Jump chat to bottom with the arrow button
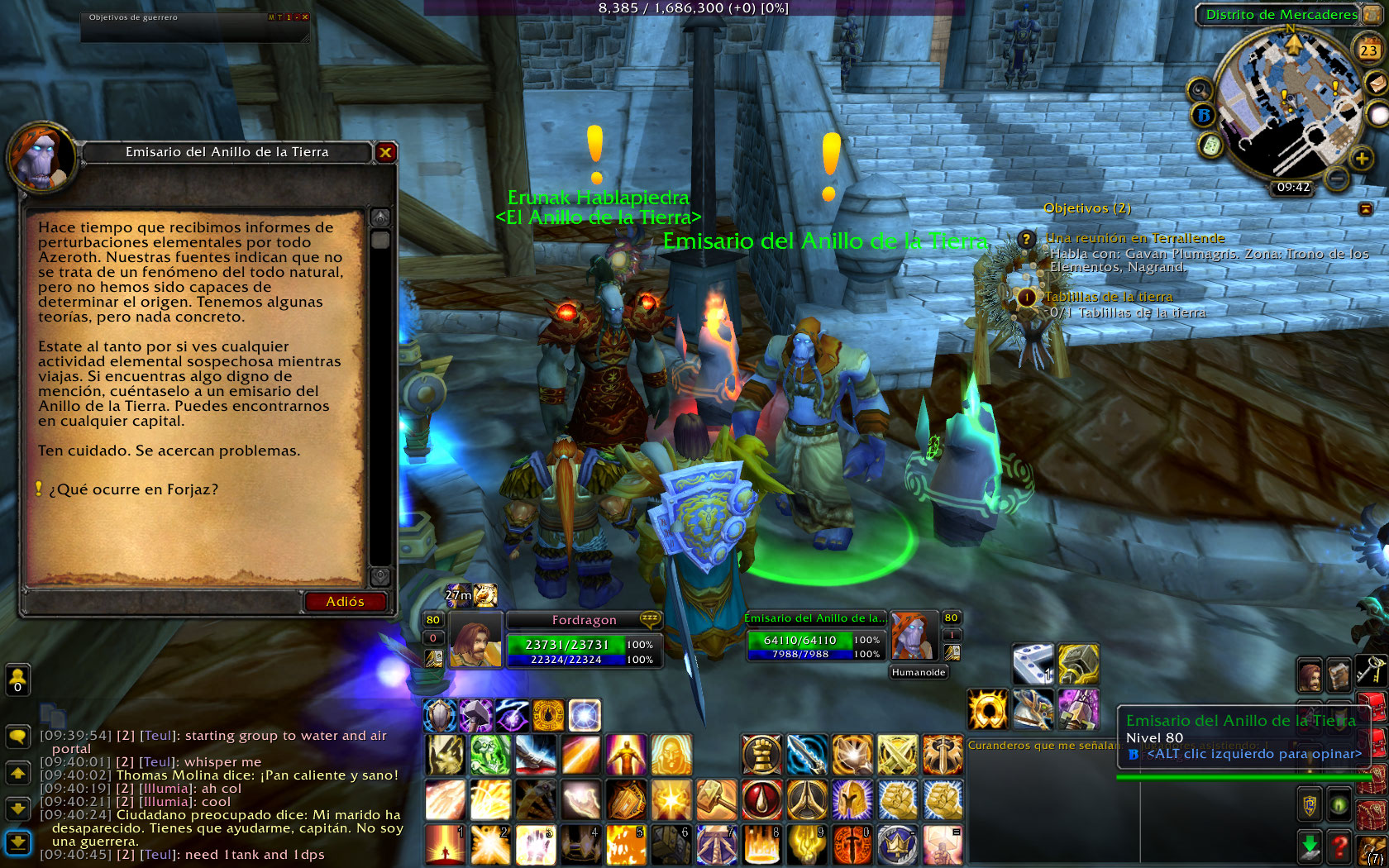1389x868 pixels. 17,843
